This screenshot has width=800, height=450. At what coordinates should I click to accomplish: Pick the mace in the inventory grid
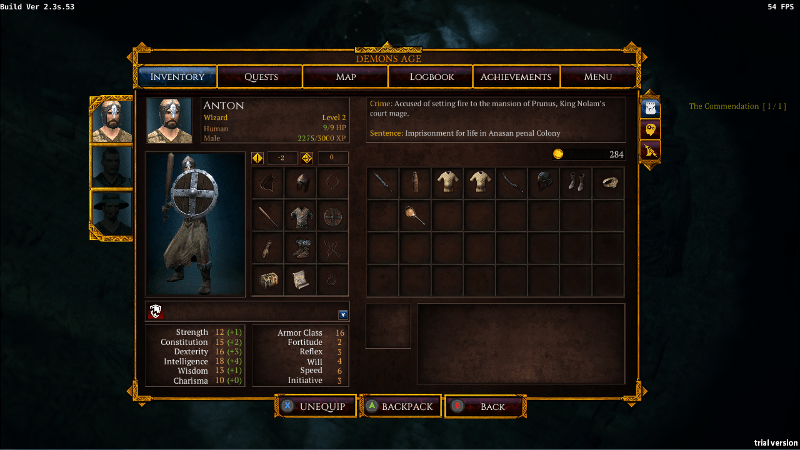[415, 215]
